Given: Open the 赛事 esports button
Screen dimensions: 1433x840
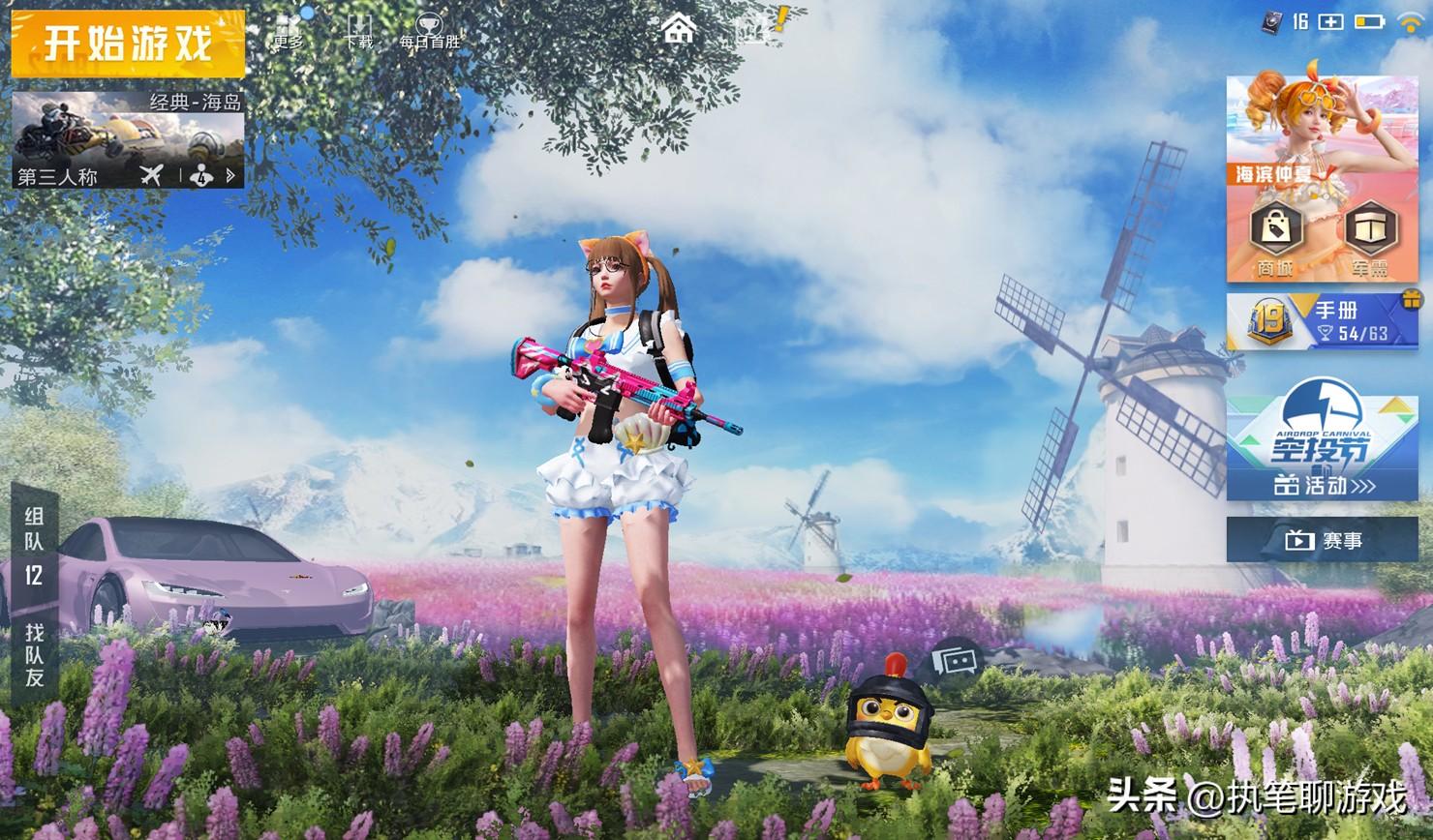Looking at the screenshot, I should [1322, 540].
